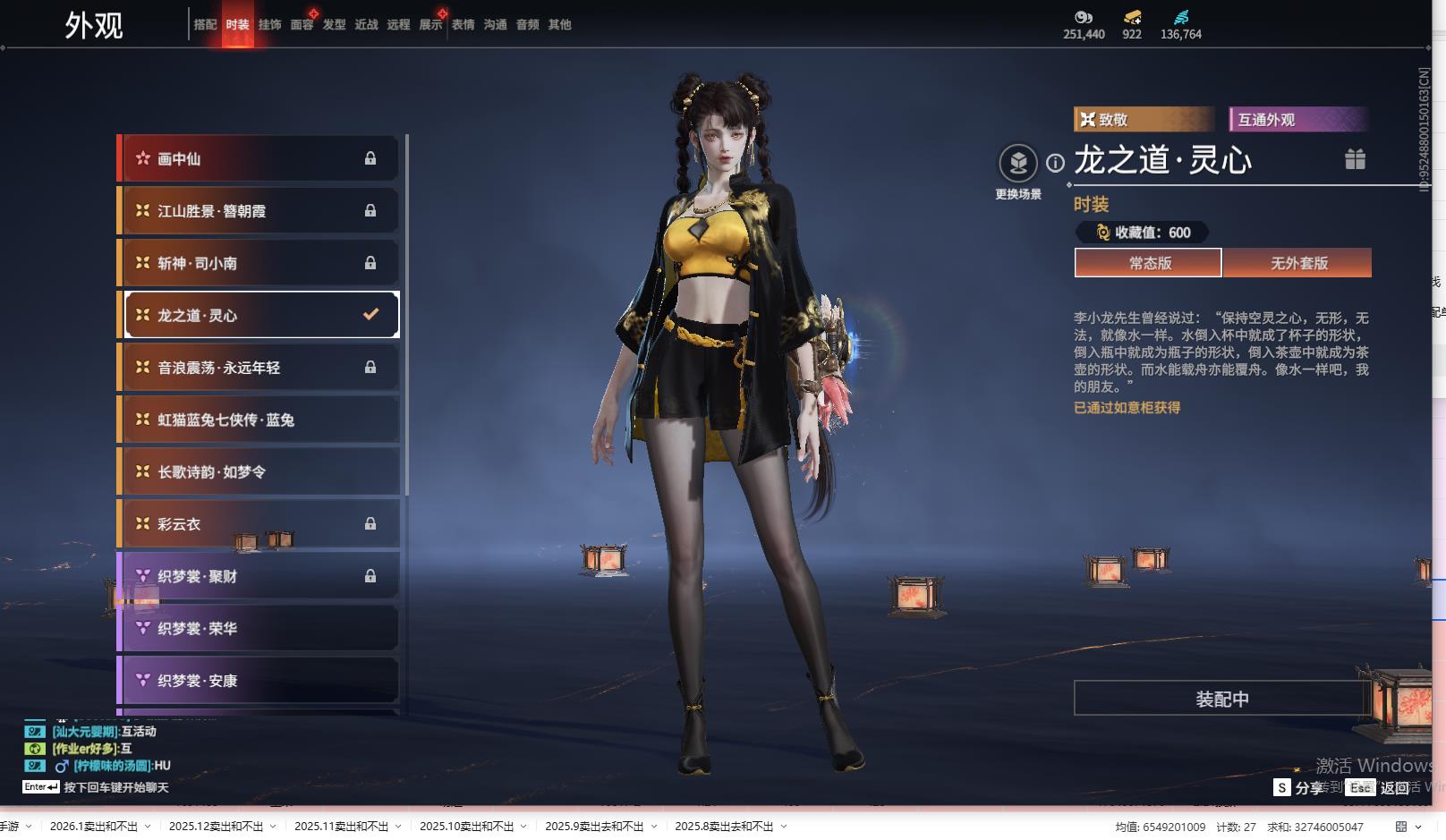Switch to the 无外套版 variant
Viewport: 1446px width, 840px height.
click(x=1298, y=263)
